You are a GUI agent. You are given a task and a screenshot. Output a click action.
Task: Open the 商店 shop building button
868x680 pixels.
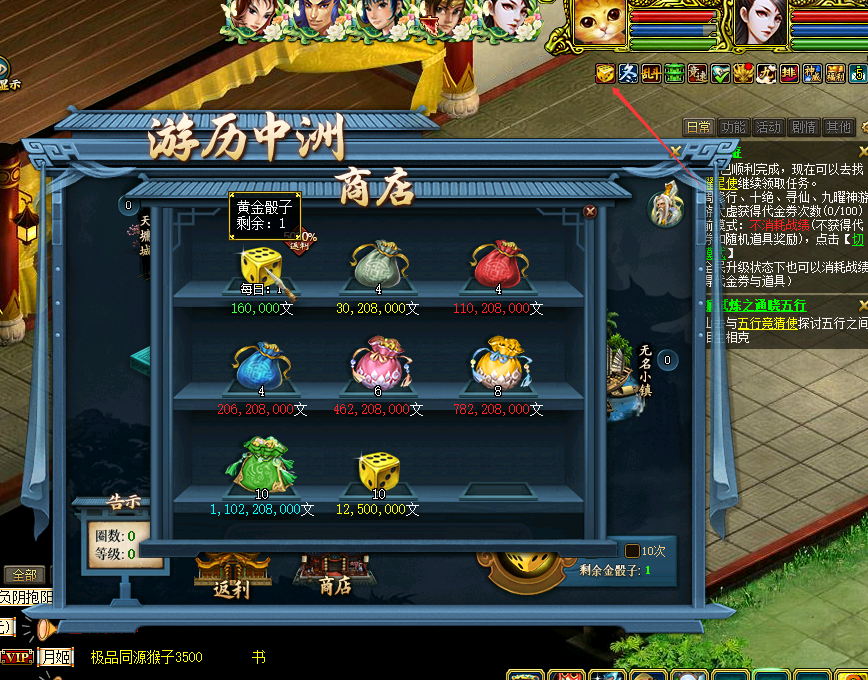pos(334,573)
